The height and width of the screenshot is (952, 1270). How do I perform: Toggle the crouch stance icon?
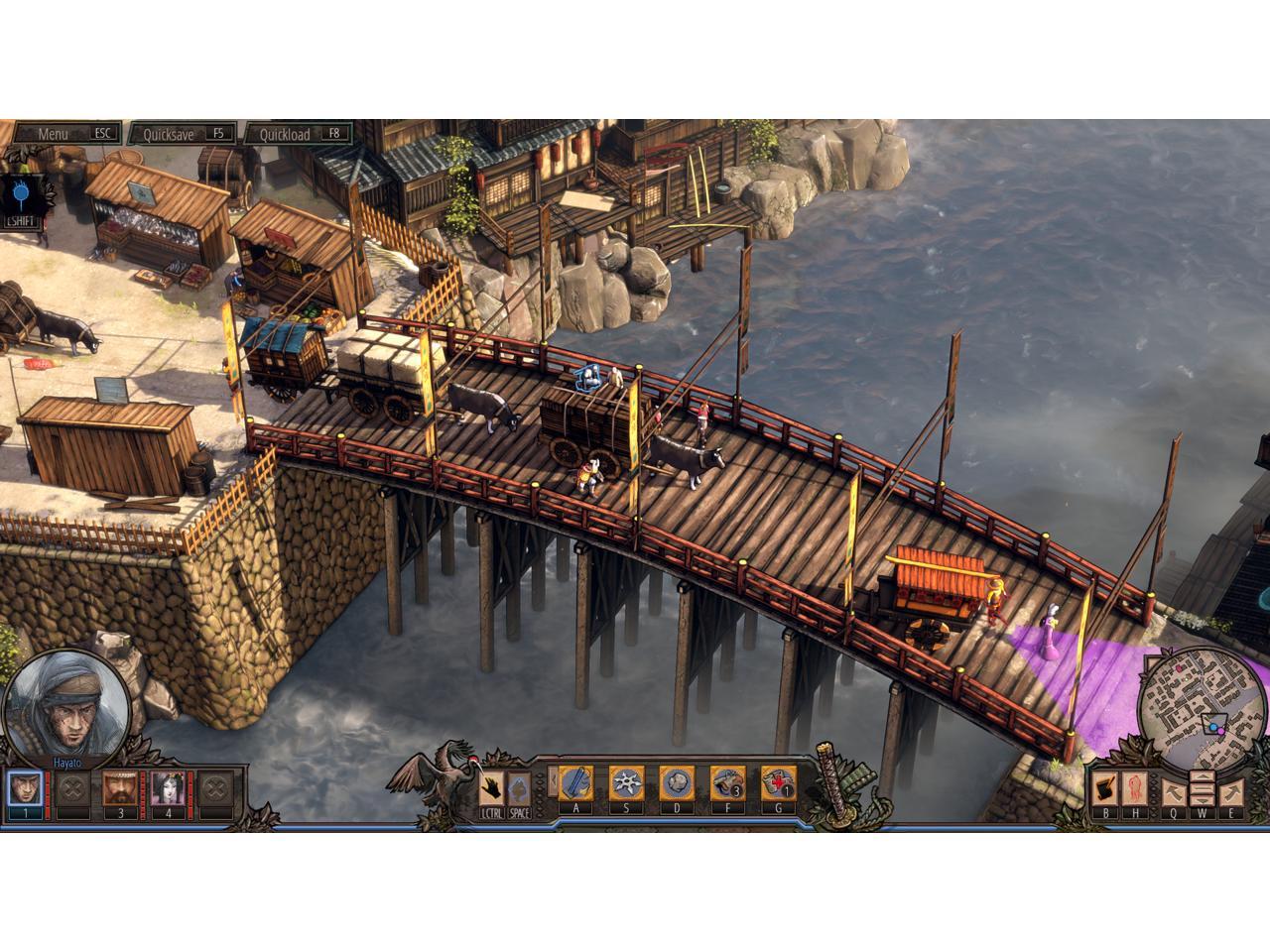(x=519, y=790)
